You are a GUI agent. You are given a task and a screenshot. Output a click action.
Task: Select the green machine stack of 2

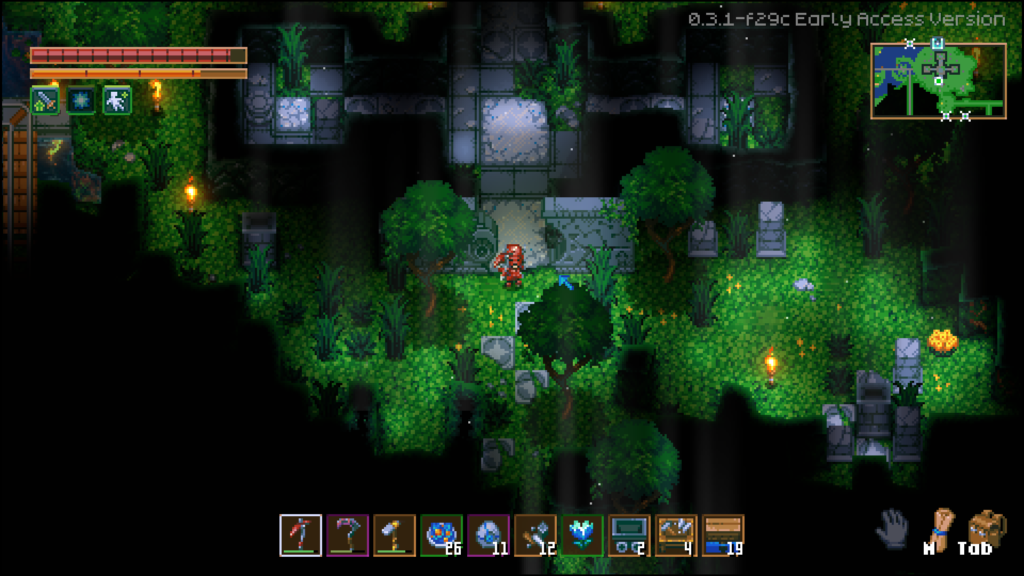click(x=629, y=535)
